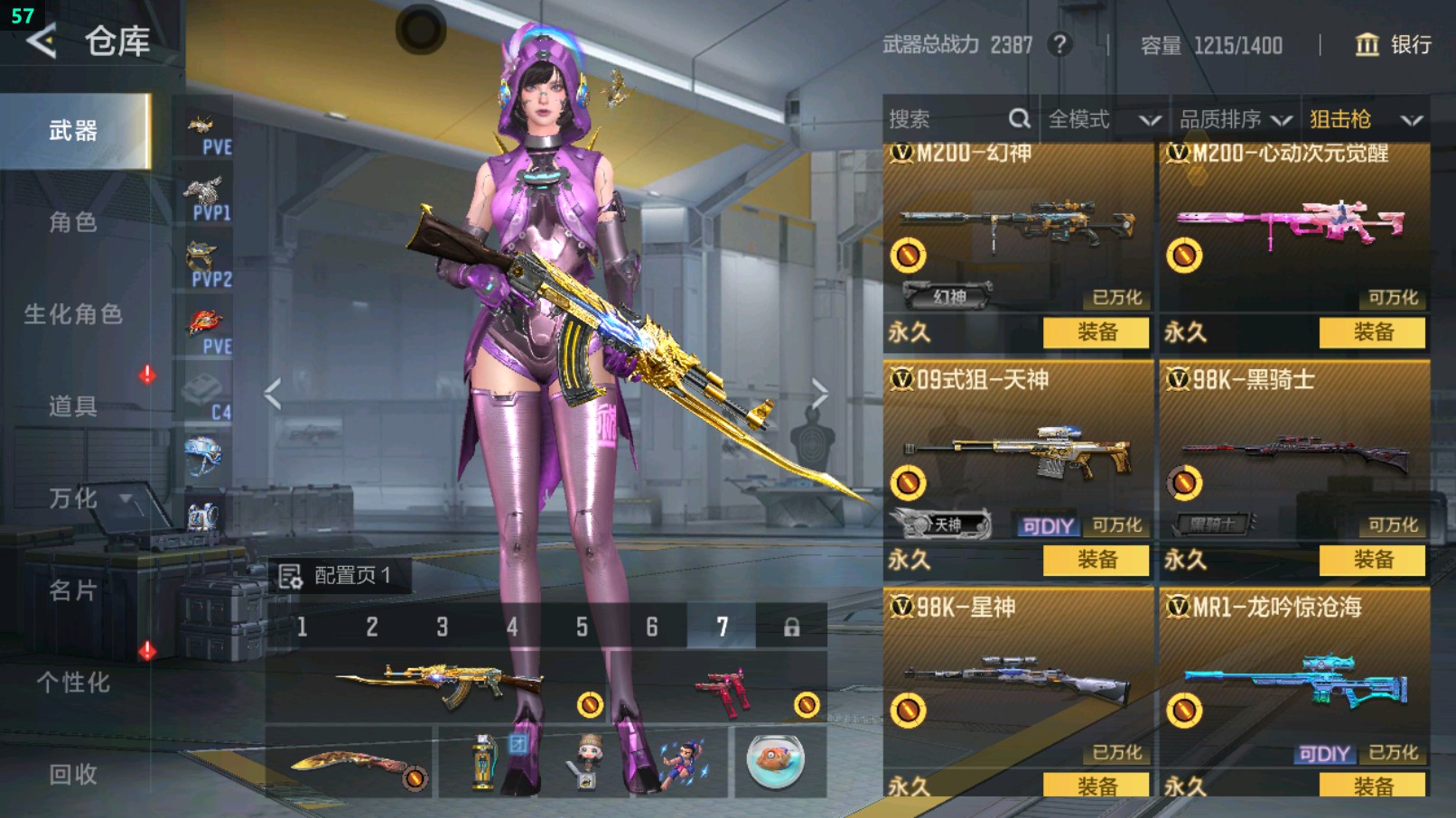Show the next character with the right arrow
This screenshot has width=1456, height=818.
click(818, 394)
